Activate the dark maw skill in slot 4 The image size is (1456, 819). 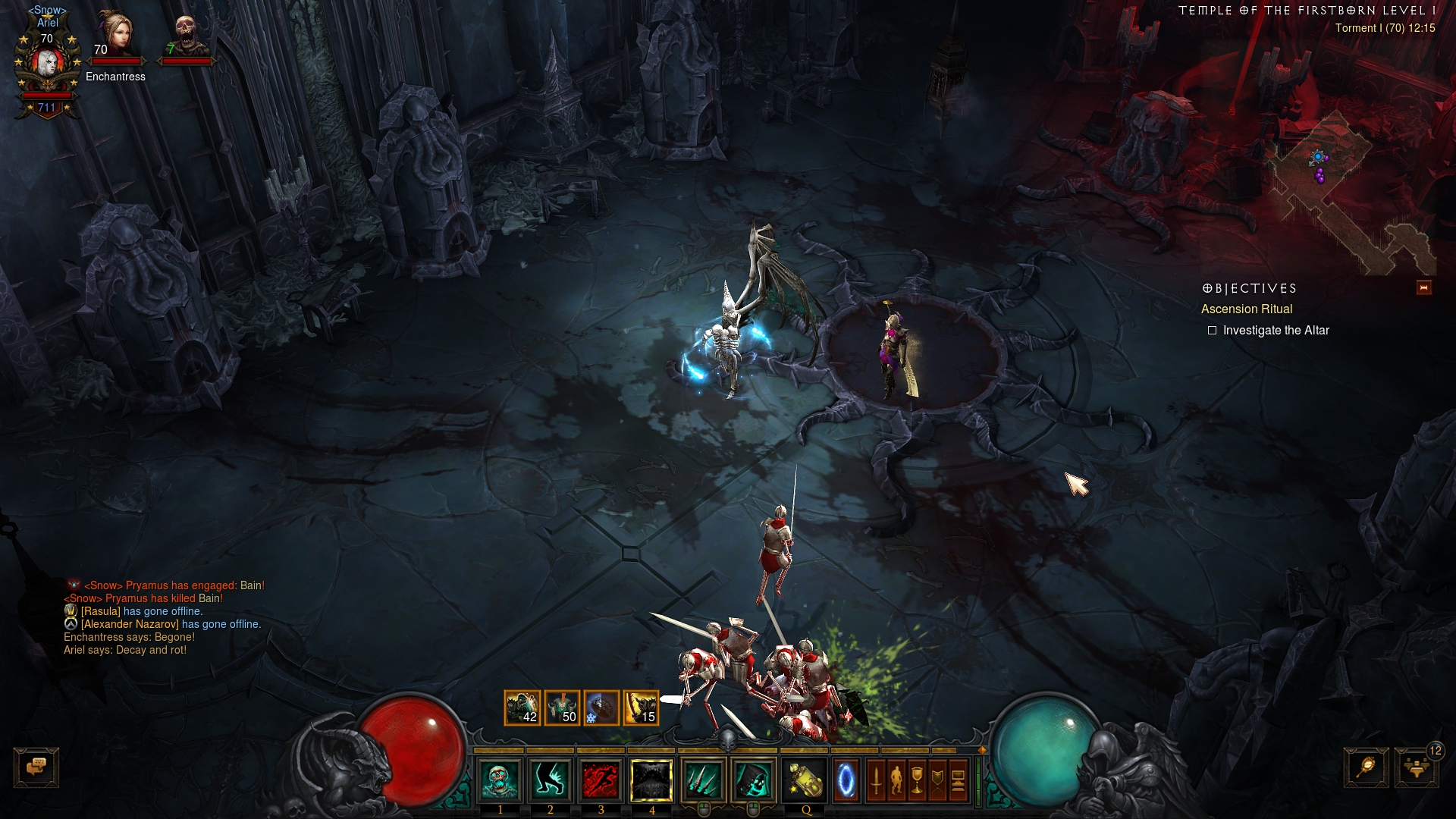pos(651,780)
